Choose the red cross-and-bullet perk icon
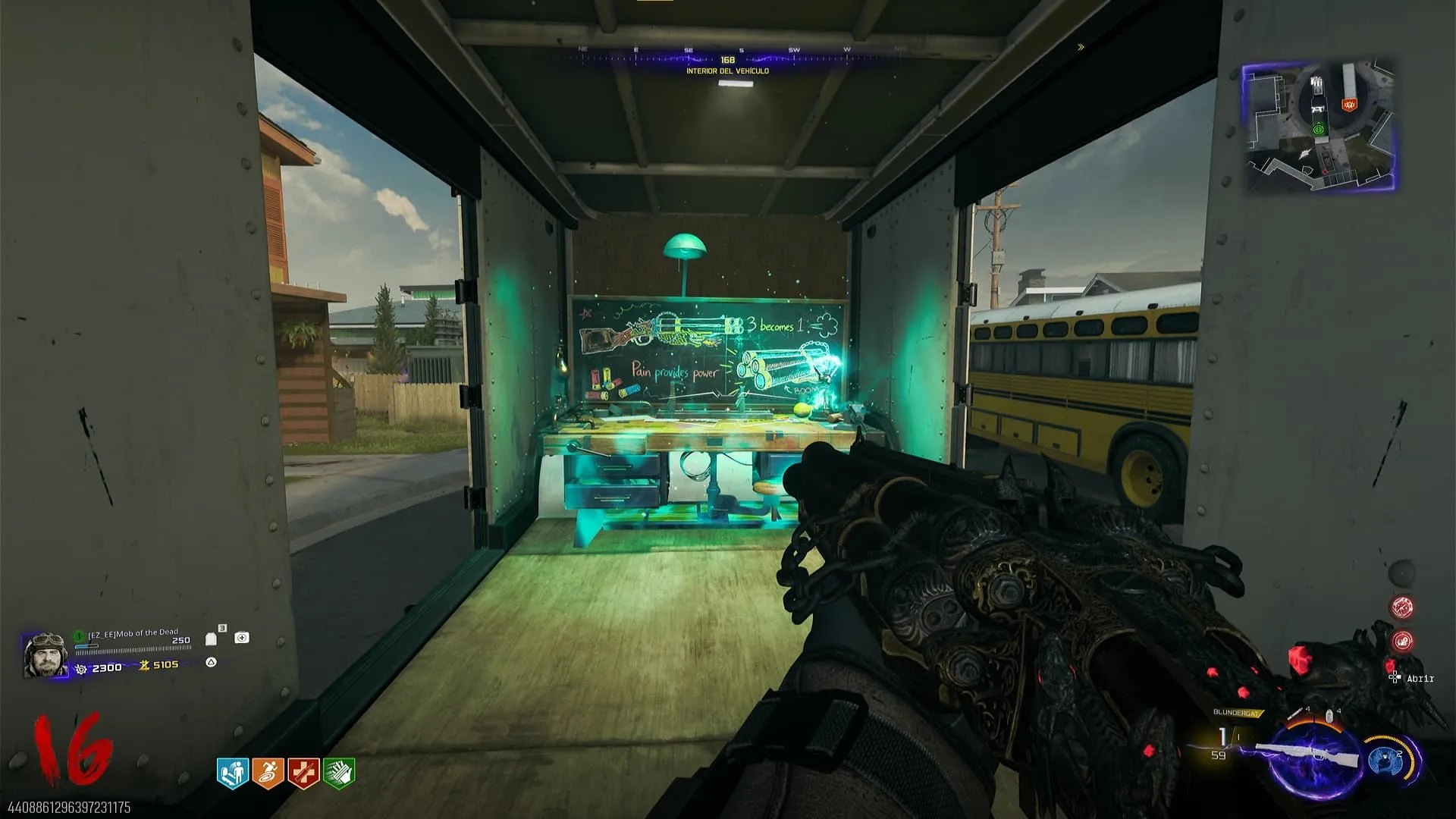Viewport: 1456px width, 819px height. tap(303, 773)
